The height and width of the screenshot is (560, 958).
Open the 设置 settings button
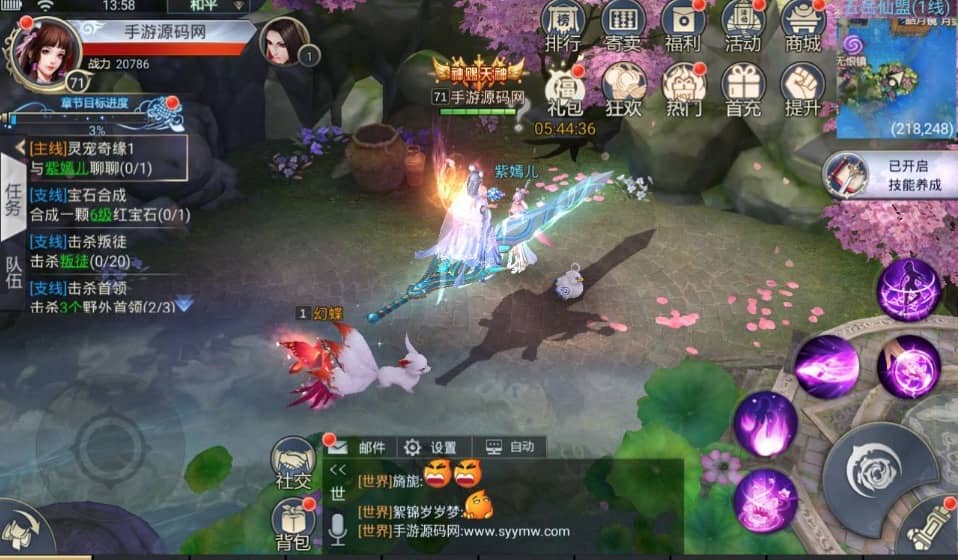(430, 447)
